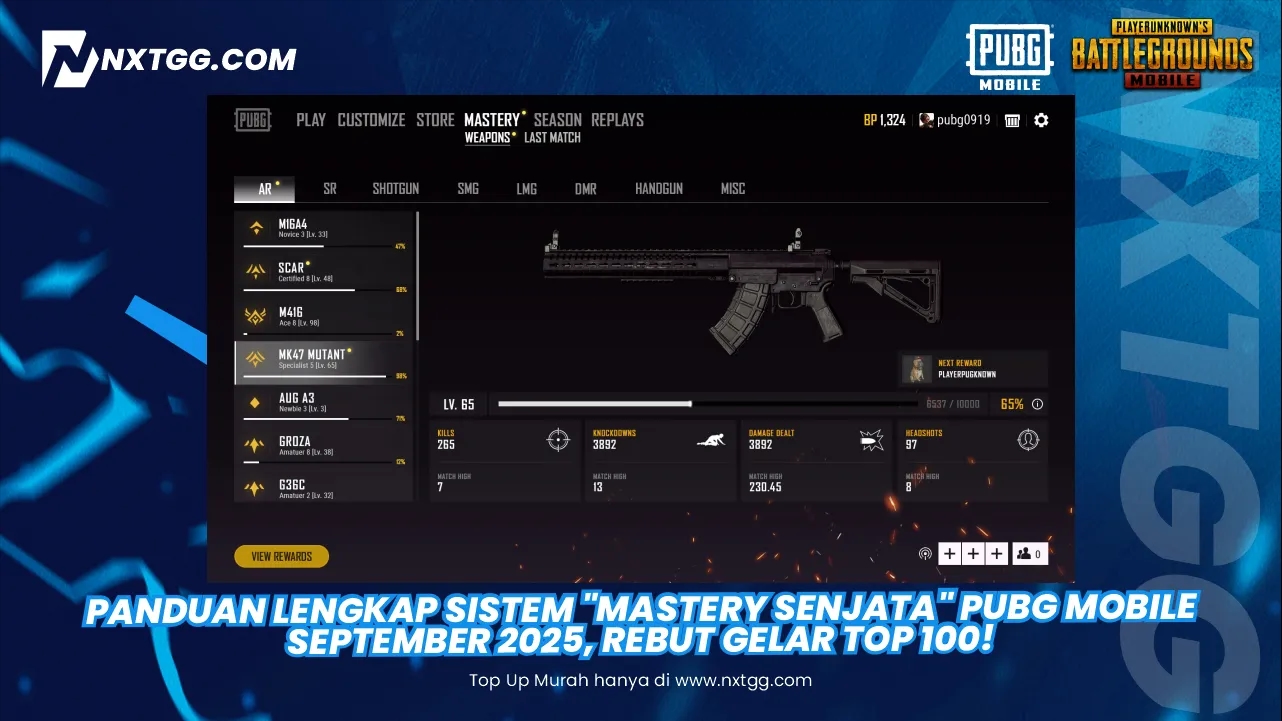Click the VIEW REWARDS button

pos(281,556)
